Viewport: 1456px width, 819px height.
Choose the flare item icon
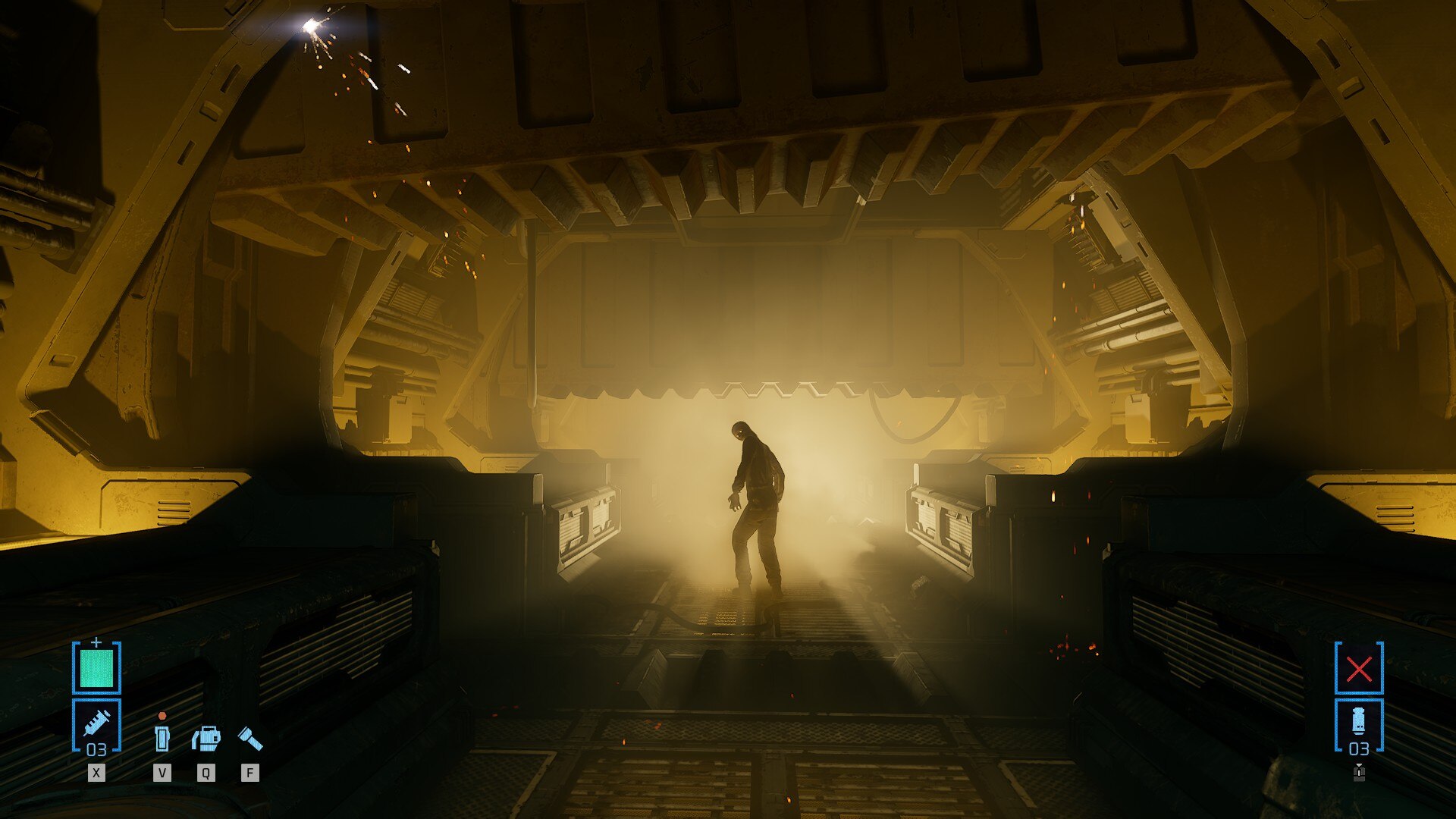pyautogui.click(x=162, y=738)
